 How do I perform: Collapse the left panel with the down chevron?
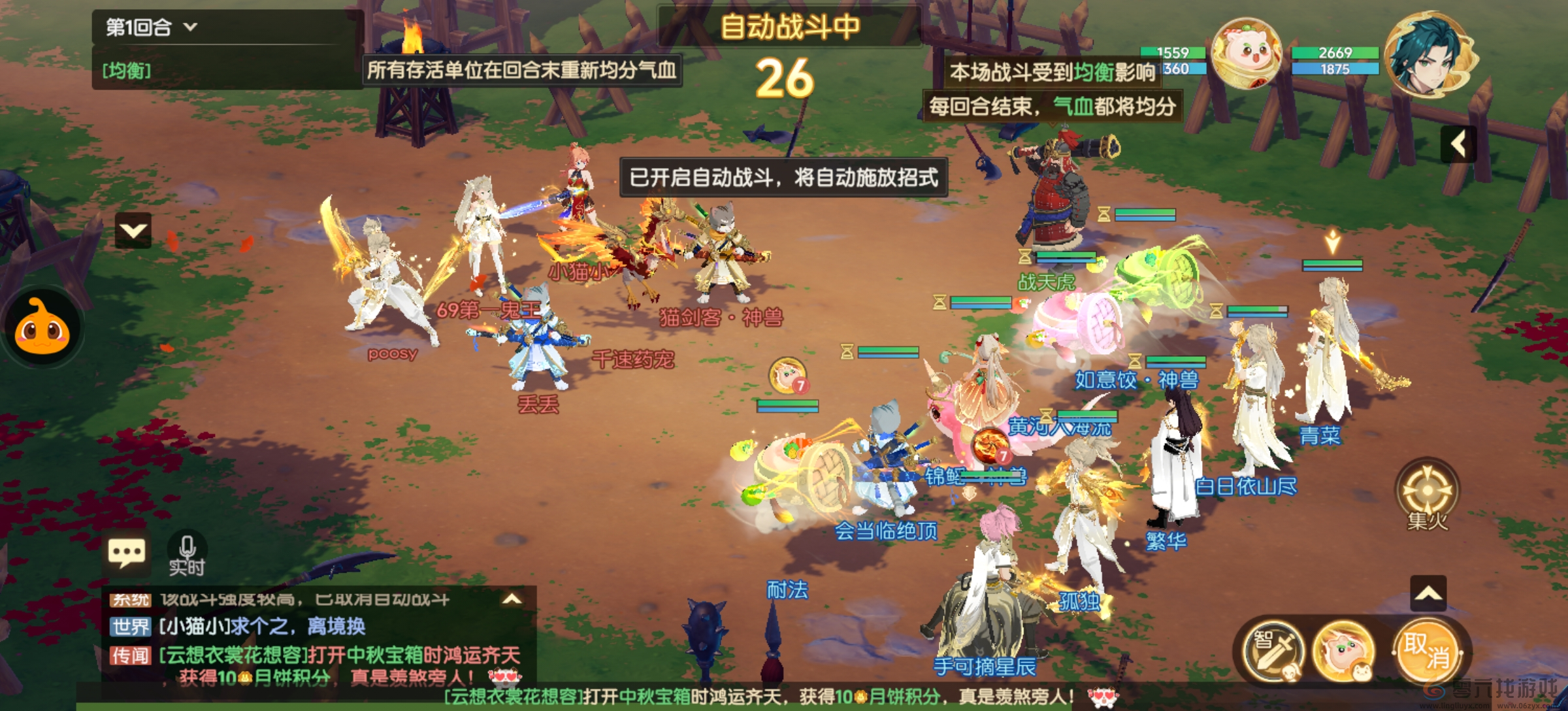tap(133, 231)
